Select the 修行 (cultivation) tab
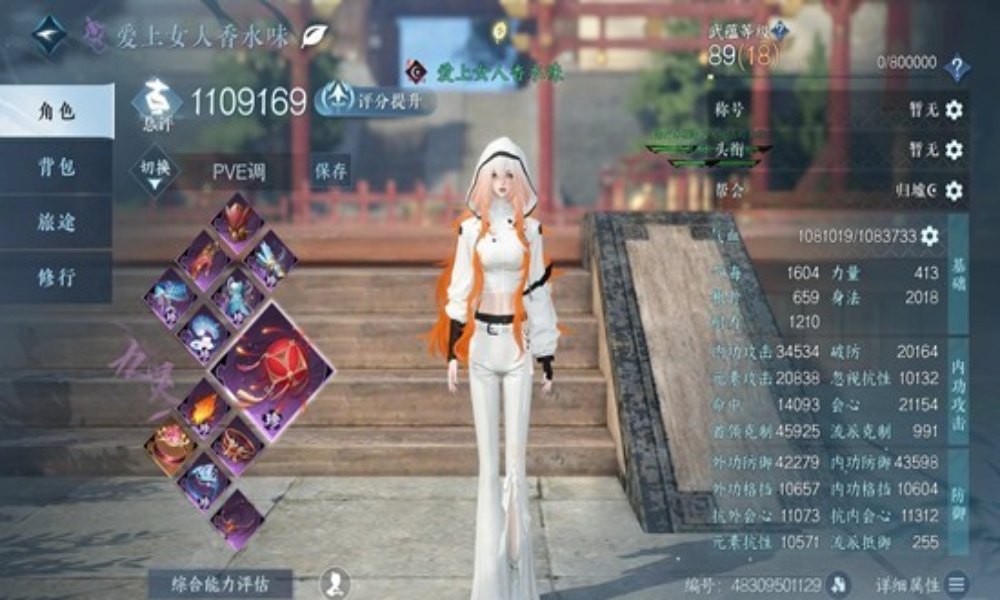This screenshot has width=1000, height=600. (x=55, y=277)
